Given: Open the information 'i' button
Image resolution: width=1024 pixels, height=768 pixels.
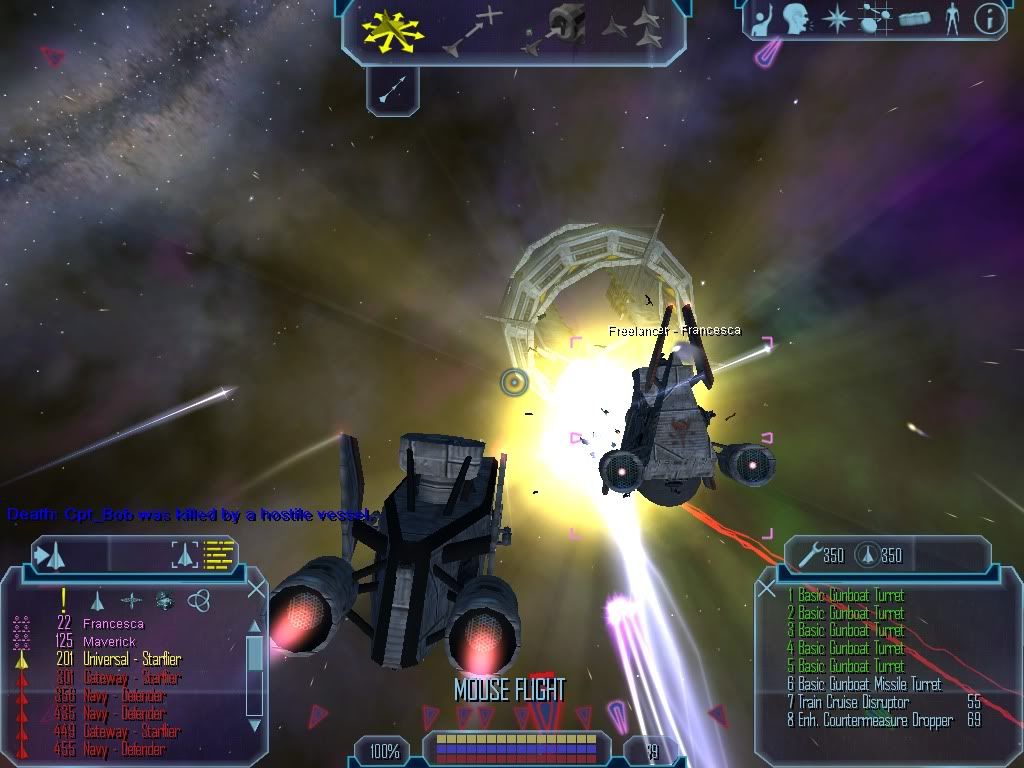Looking at the screenshot, I should (988, 19).
